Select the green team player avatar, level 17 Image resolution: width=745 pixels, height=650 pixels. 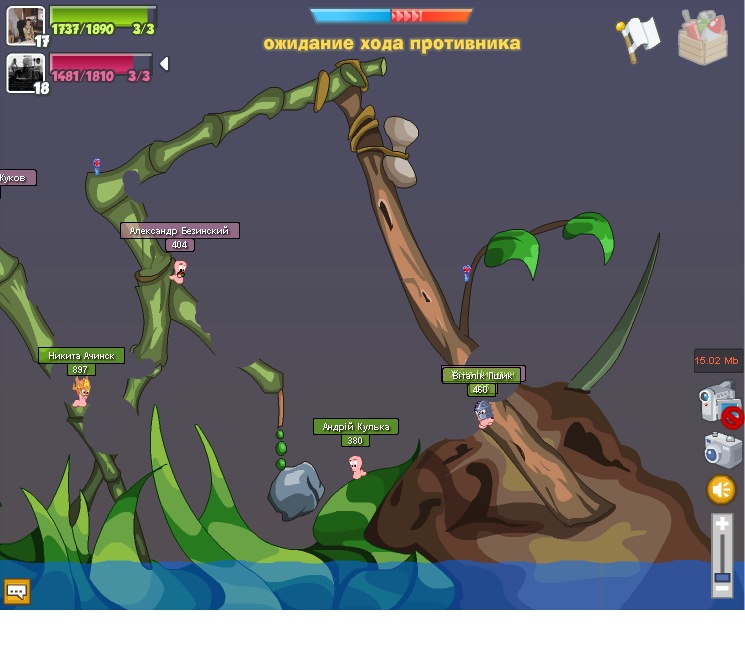[x=25, y=24]
